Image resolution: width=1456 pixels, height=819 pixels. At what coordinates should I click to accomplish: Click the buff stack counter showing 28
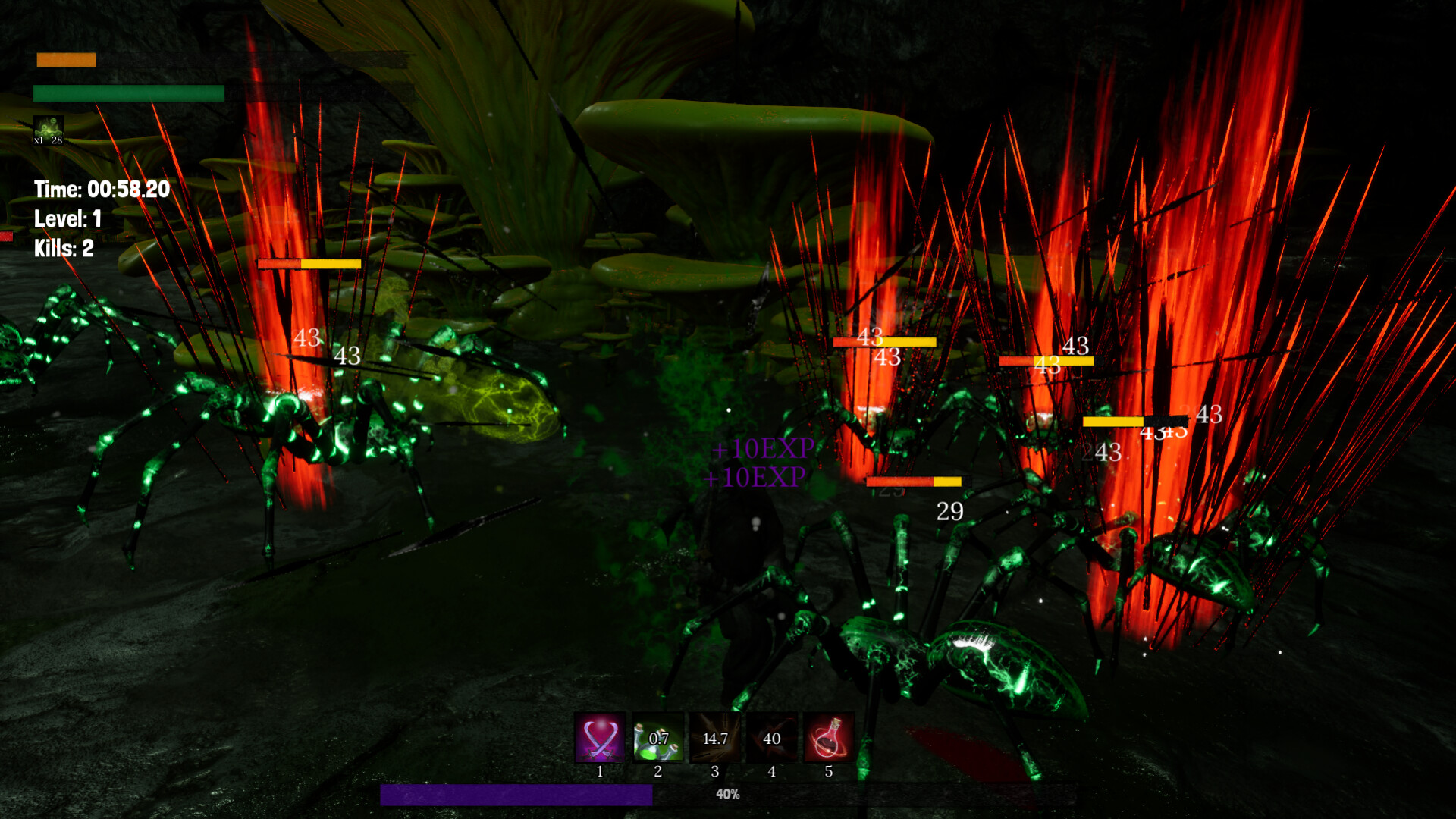coord(56,140)
